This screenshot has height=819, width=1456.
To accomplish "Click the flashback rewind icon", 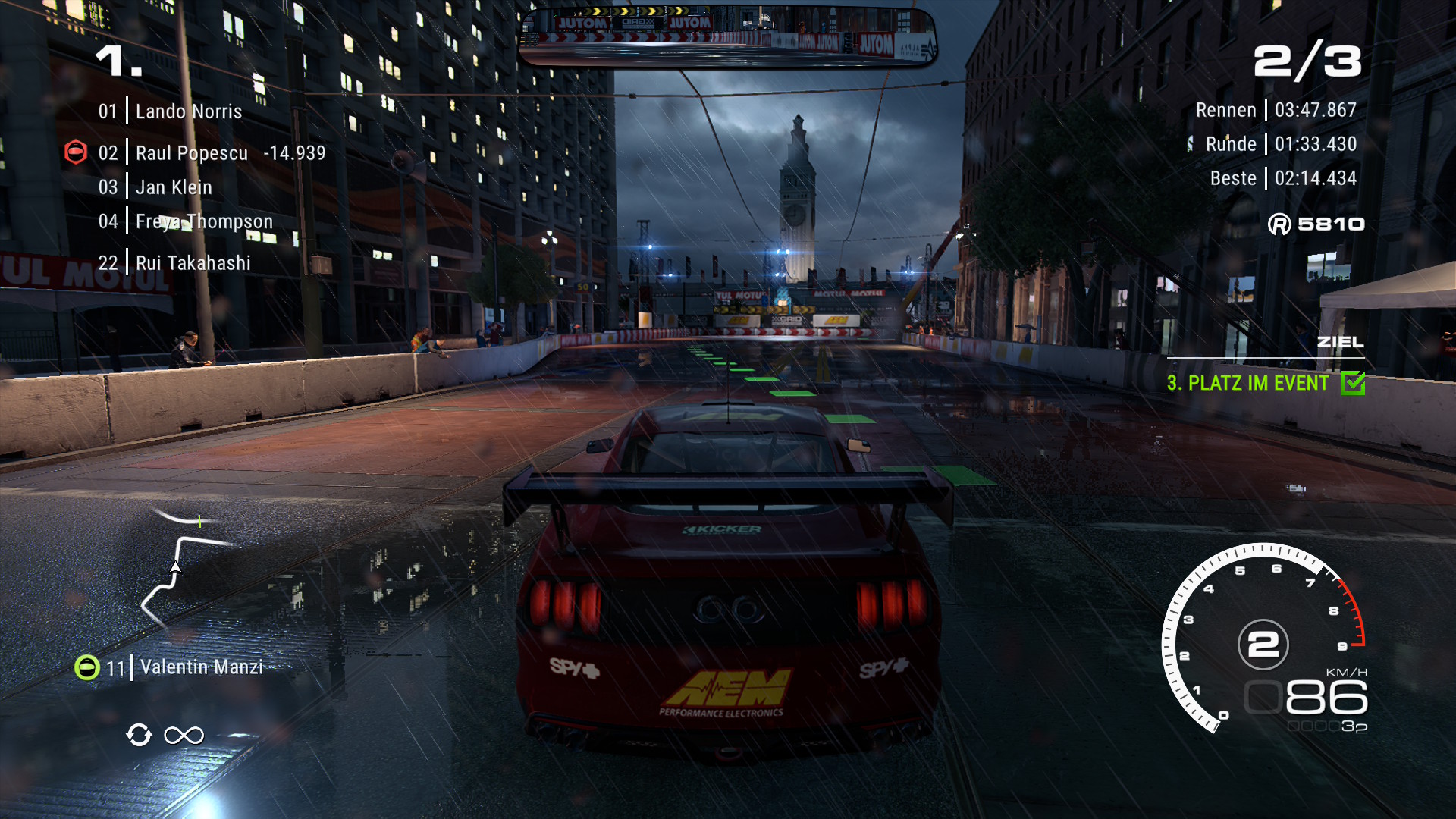I will tap(139, 735).
